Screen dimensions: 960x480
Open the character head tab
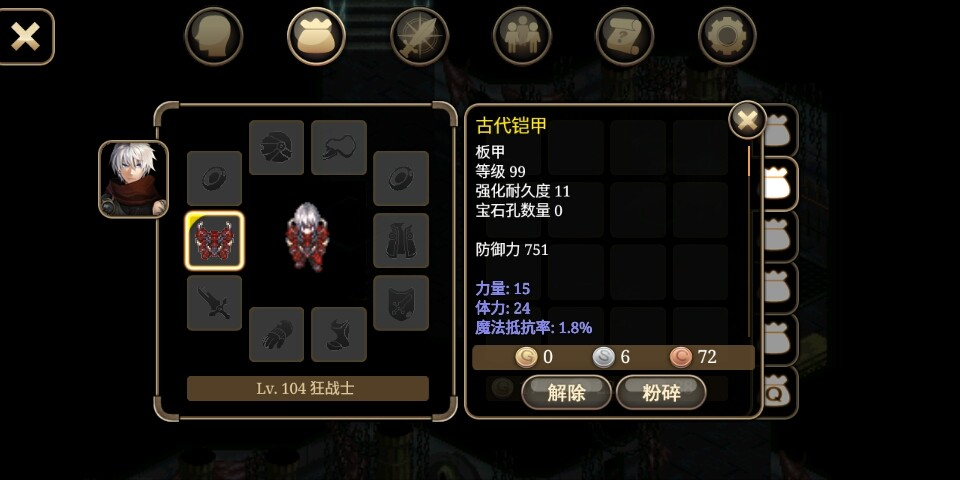pyautogui.click(x=214, y=37)
